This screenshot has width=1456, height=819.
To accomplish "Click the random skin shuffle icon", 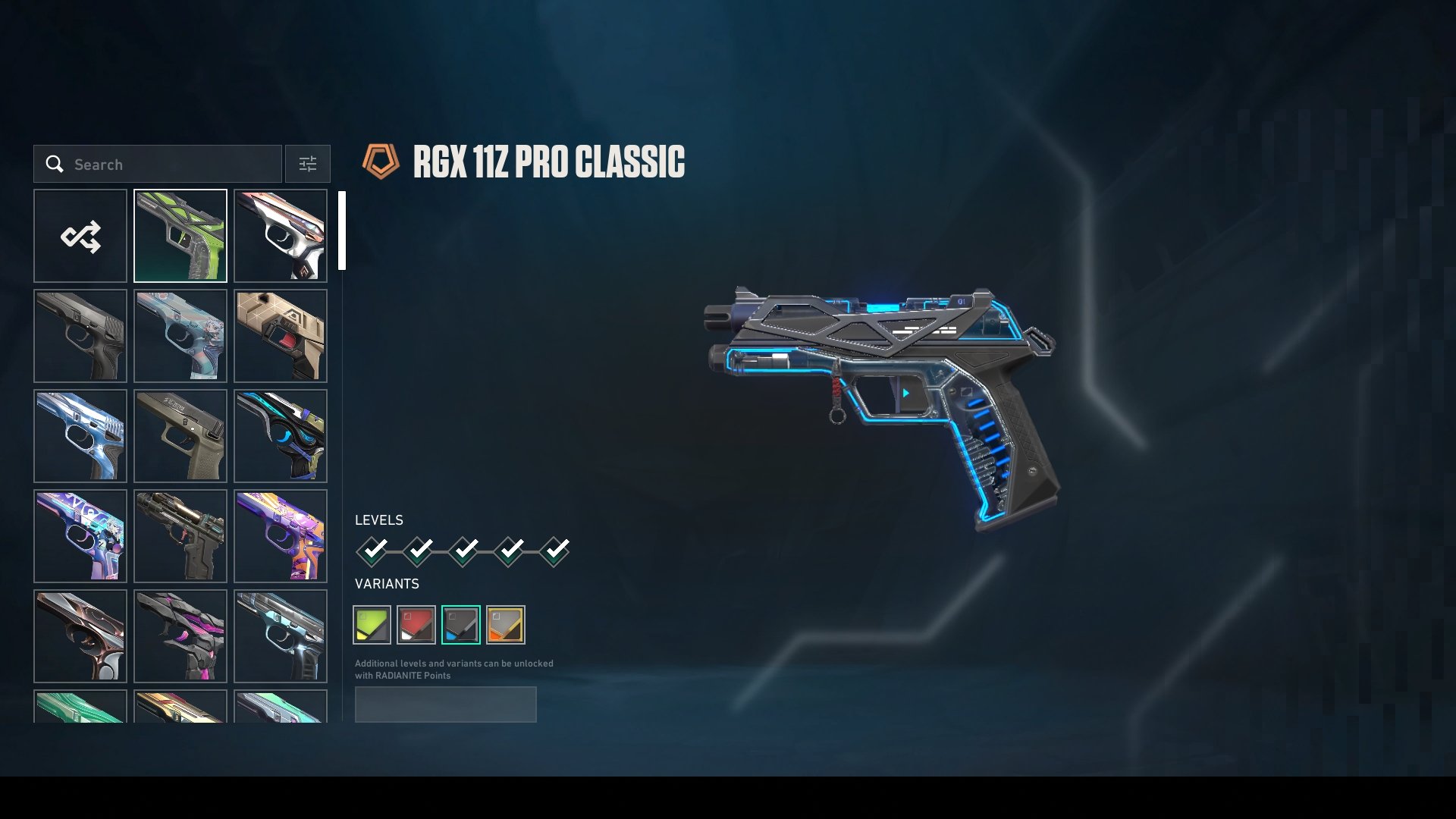I will (x=80, y=236).
